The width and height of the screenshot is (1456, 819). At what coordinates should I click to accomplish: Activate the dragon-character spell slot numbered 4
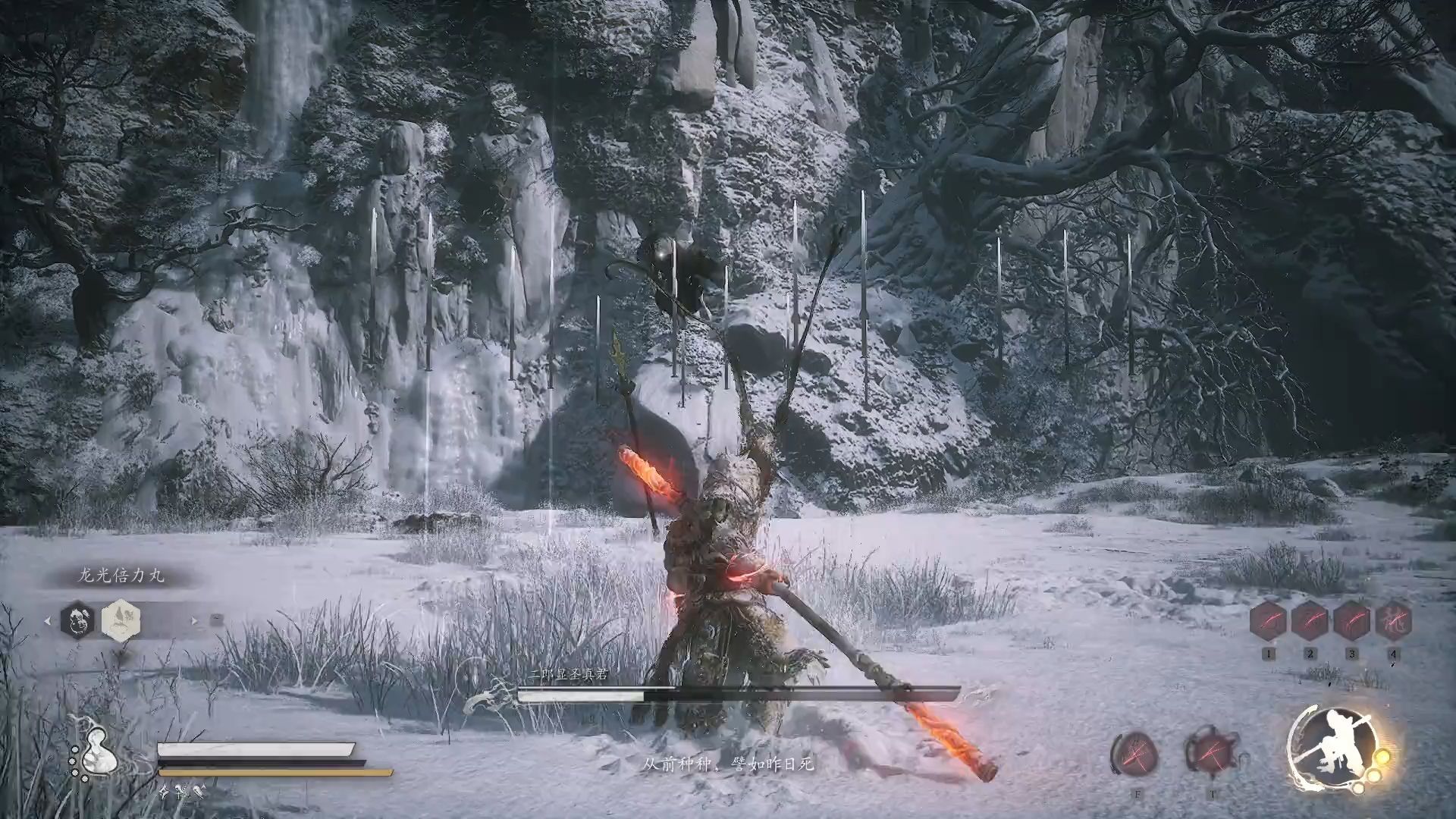1393,620
